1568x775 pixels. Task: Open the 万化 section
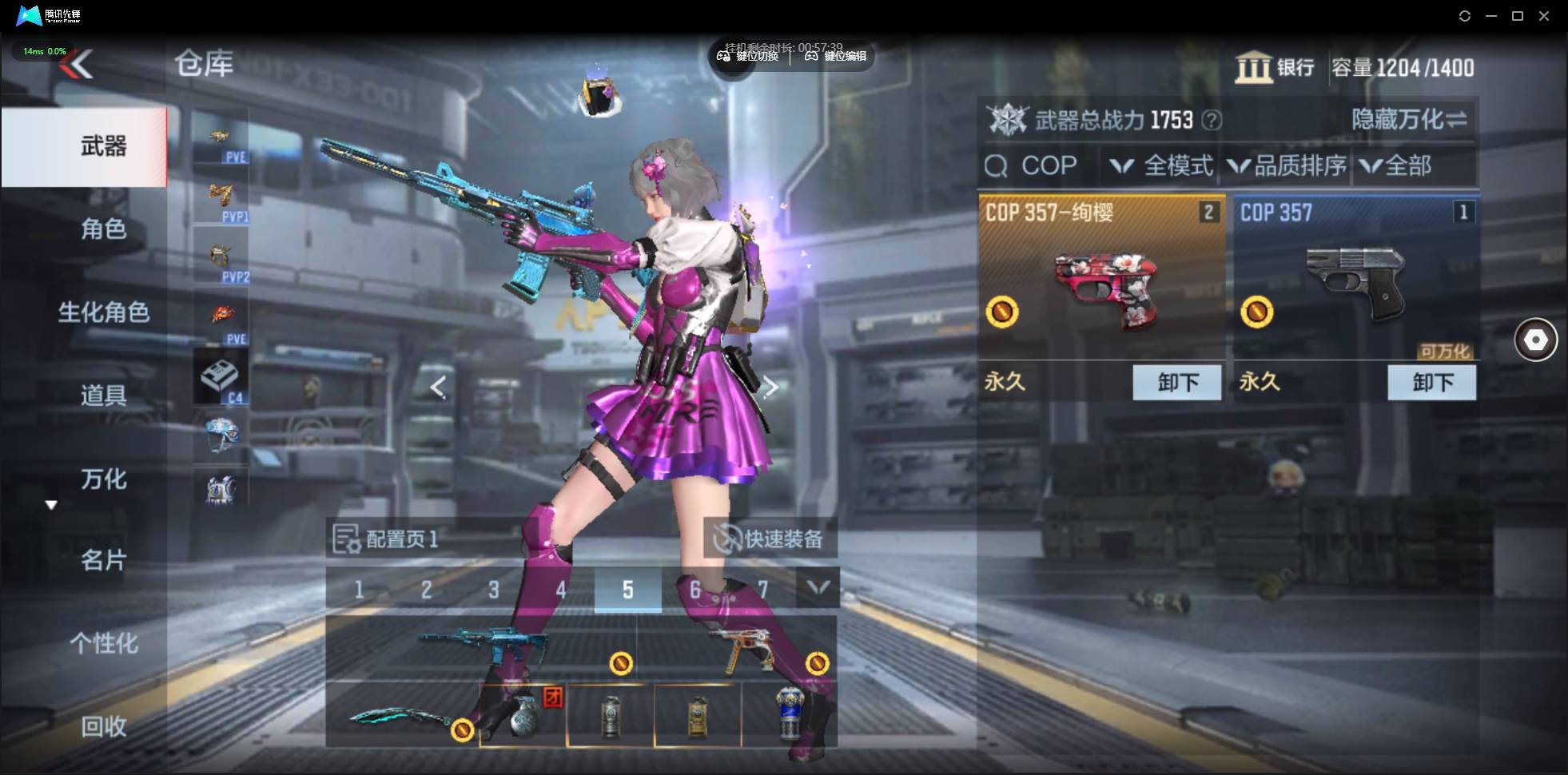[x=103, y=479]
